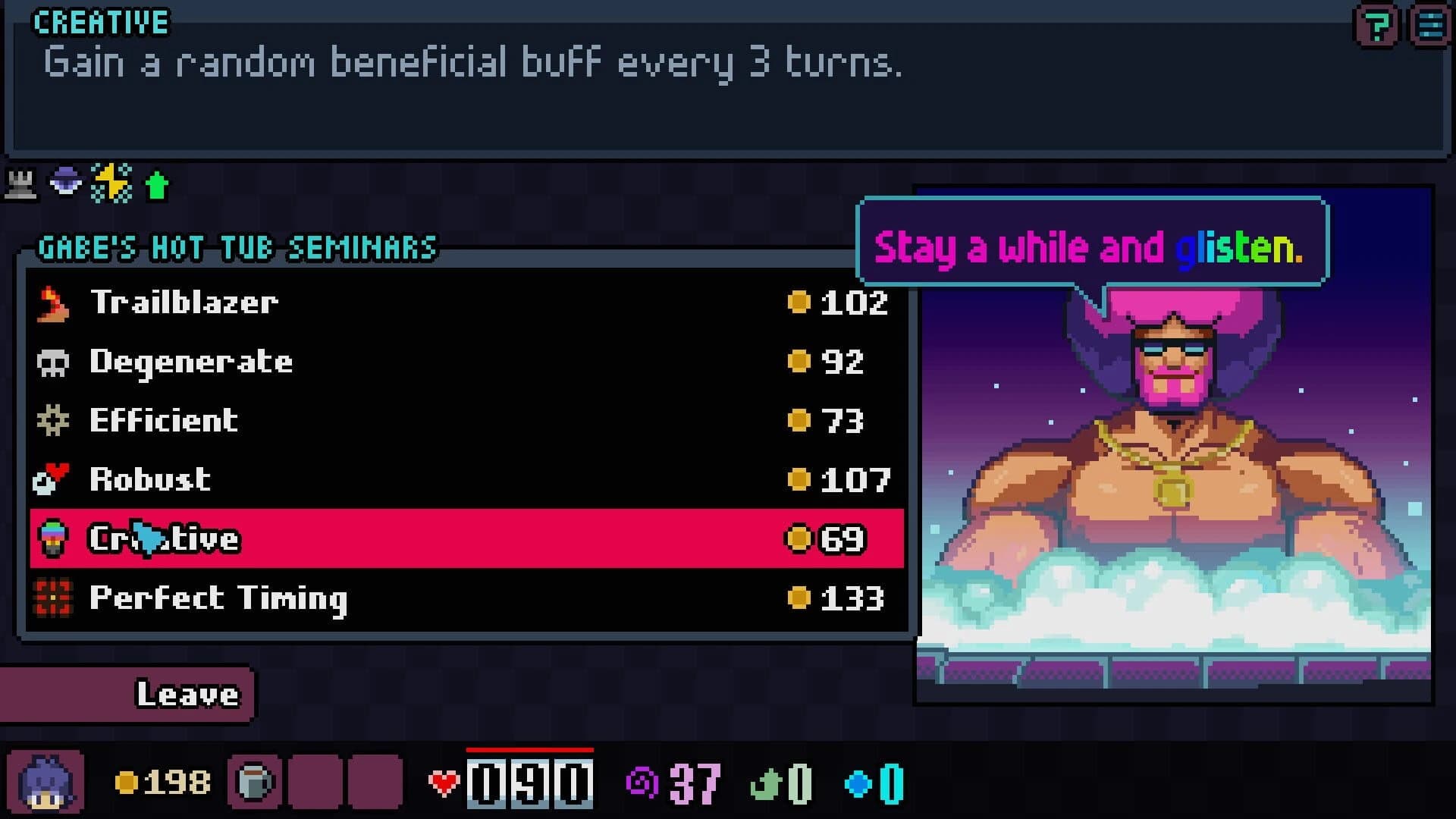This screenshot has height=819, width=1456.
Task: Click the Leave button
Action: pyautogui.click(x=187, y=693)
